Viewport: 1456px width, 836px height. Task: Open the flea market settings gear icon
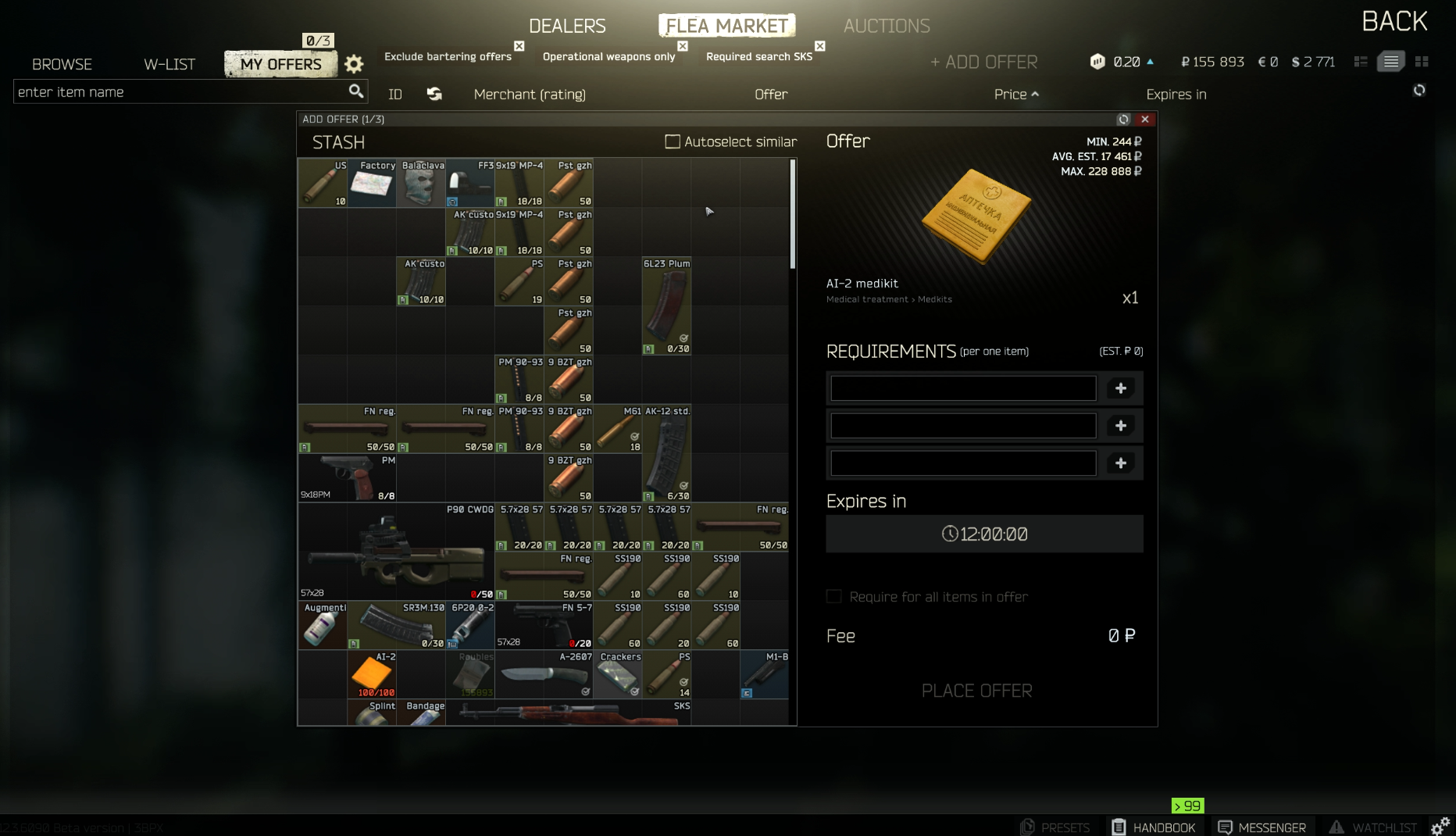tap(353, 64)
